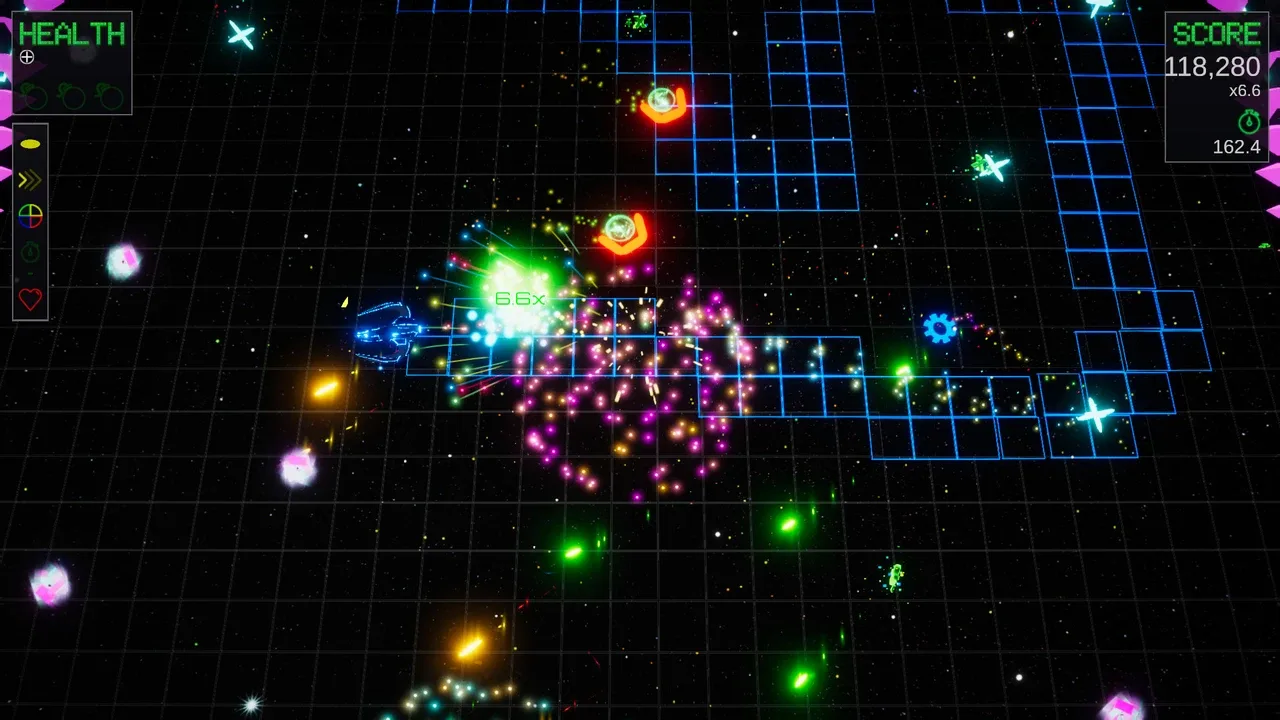The height and width of the screenshot is (720, 1280).
Task: Click the yellow oval power-up icon
Action: (31, 143)
